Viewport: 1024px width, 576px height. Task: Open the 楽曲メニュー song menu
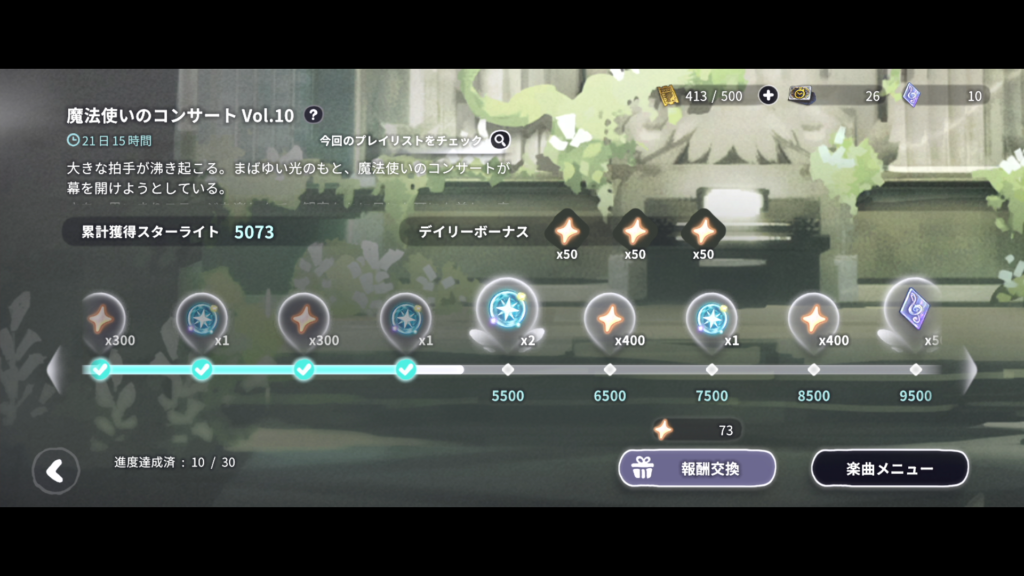click(x=889, y=468)
